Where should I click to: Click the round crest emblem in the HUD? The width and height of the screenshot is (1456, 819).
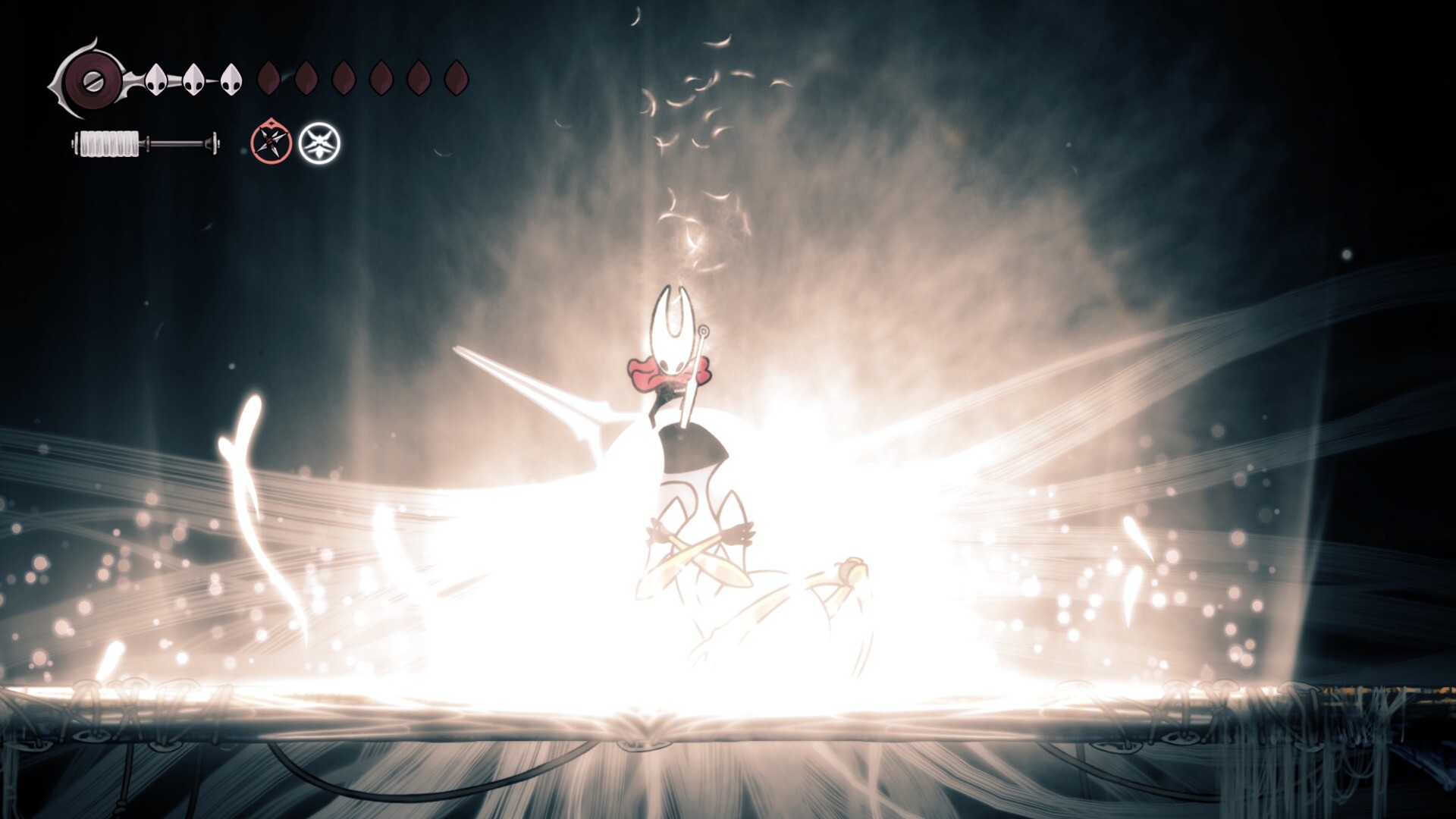click(x=91, y=79)
